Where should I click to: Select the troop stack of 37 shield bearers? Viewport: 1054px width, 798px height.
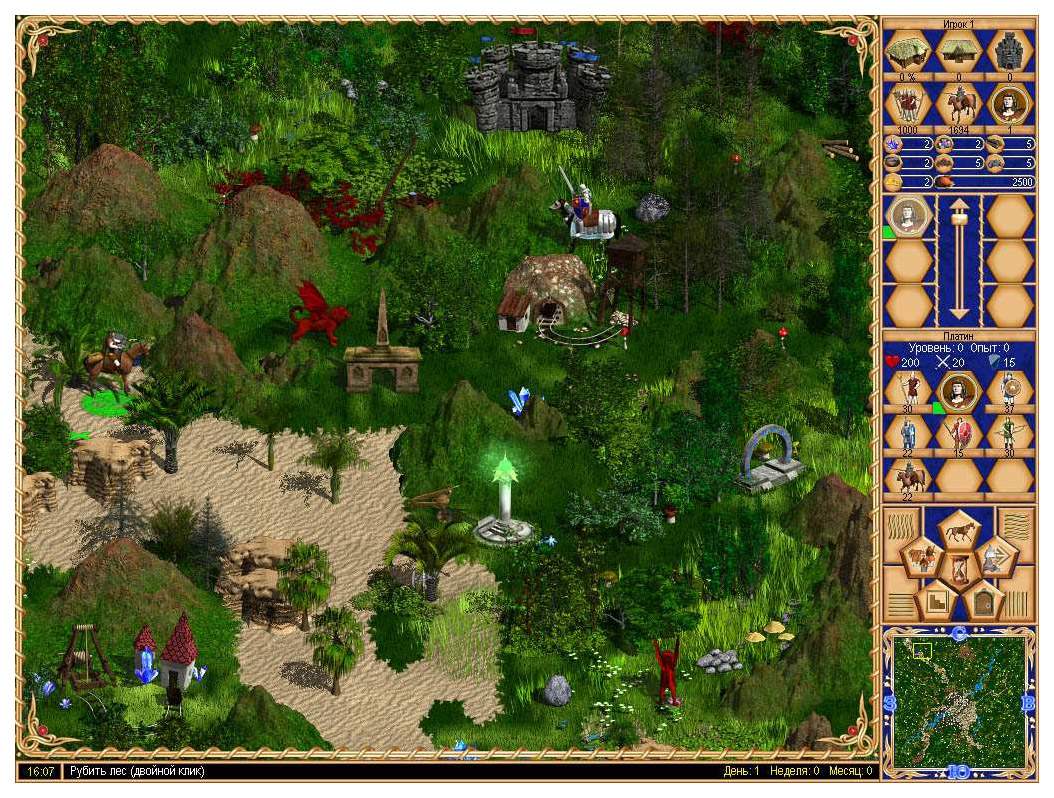1010,388
